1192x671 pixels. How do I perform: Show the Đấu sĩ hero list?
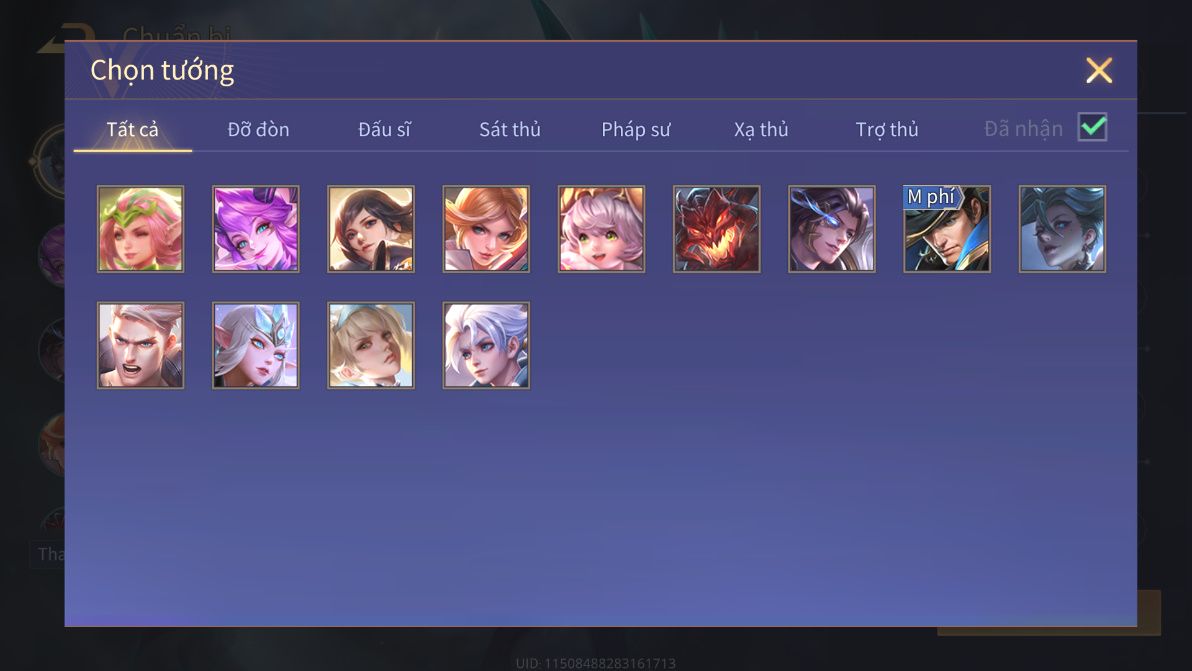pyautogui.click(x=384, y=130)
